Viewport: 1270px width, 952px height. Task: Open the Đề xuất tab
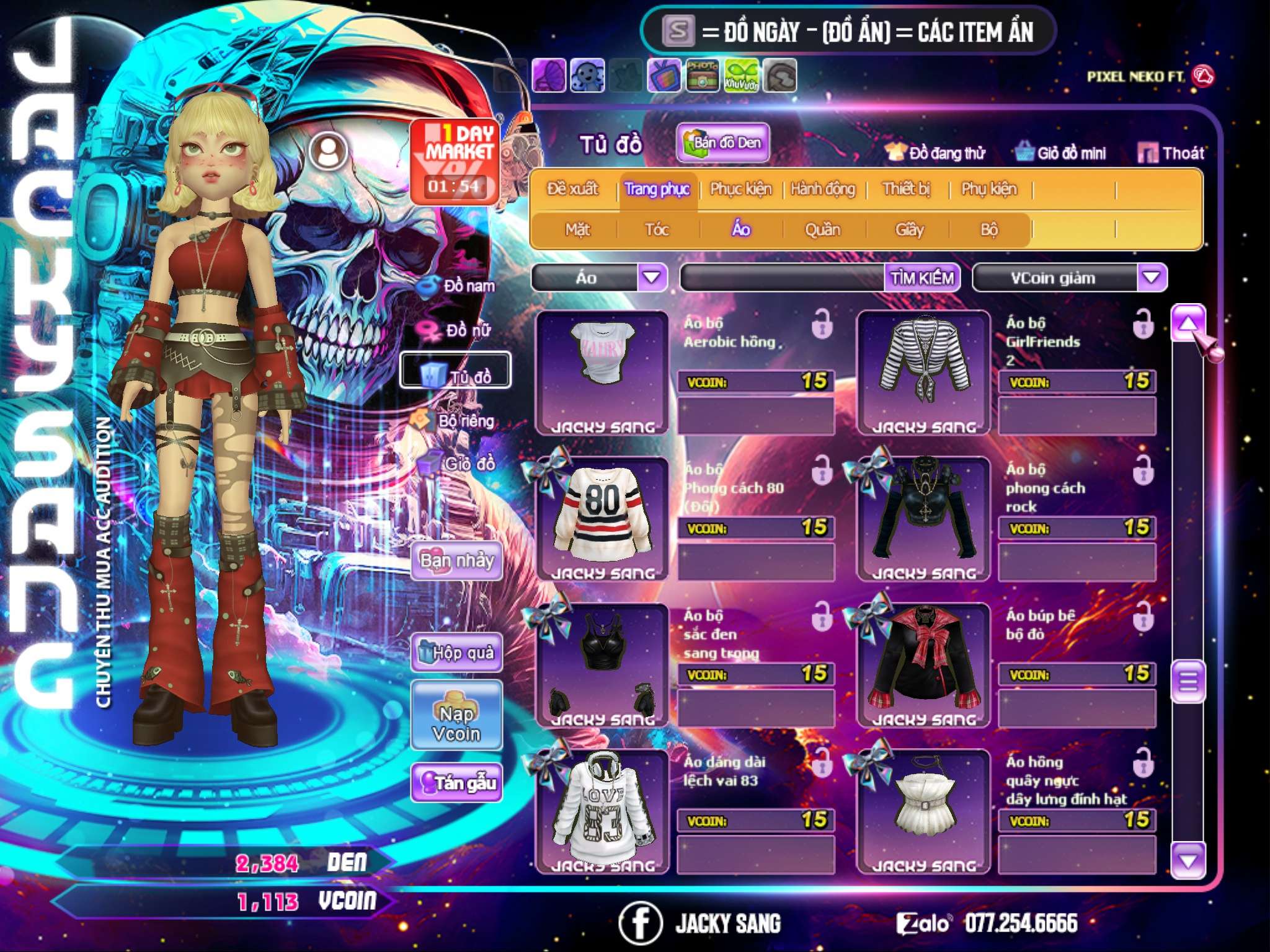pos(572,188)
